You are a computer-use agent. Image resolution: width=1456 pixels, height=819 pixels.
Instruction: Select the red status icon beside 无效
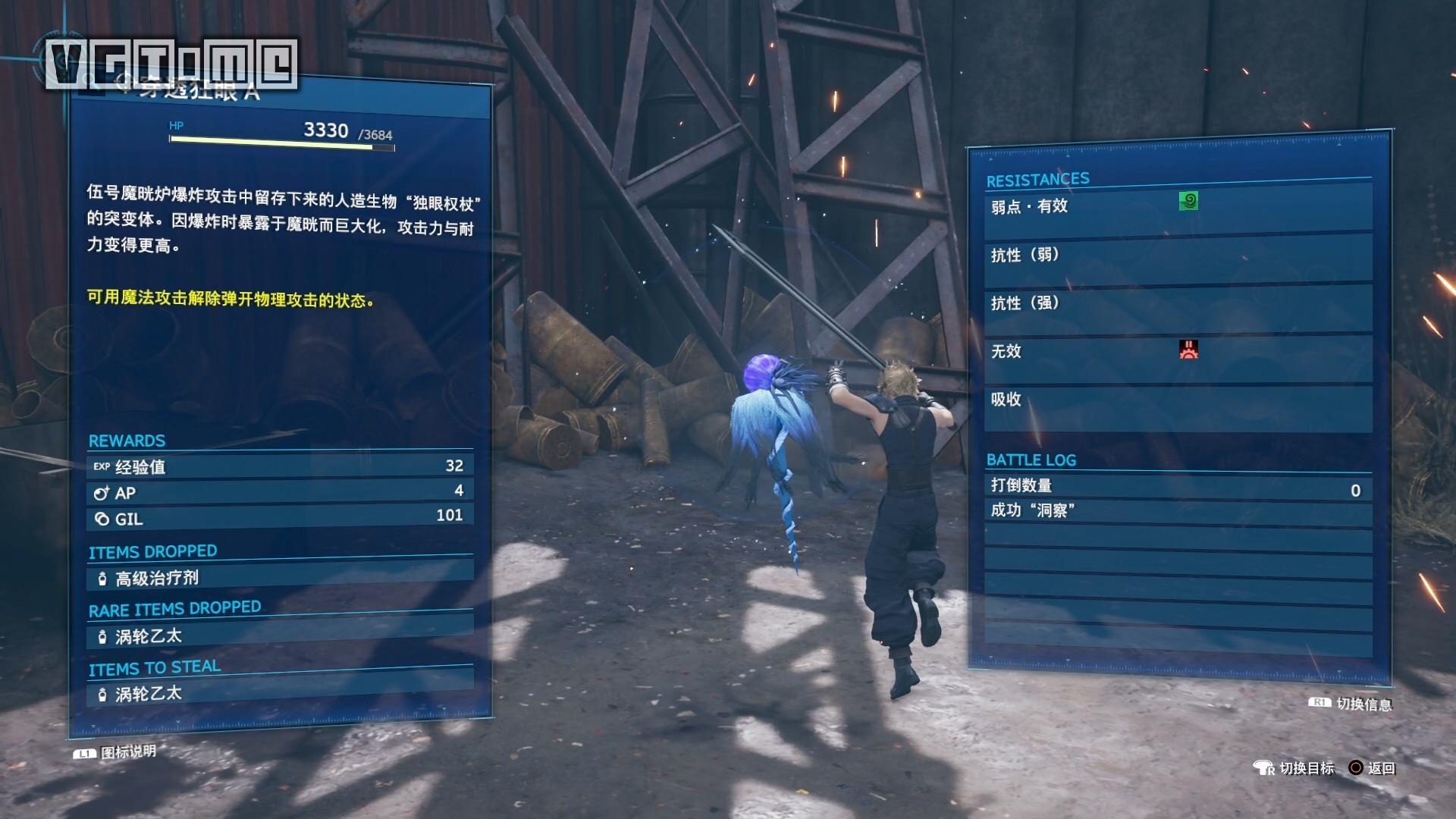point(1188,350)
